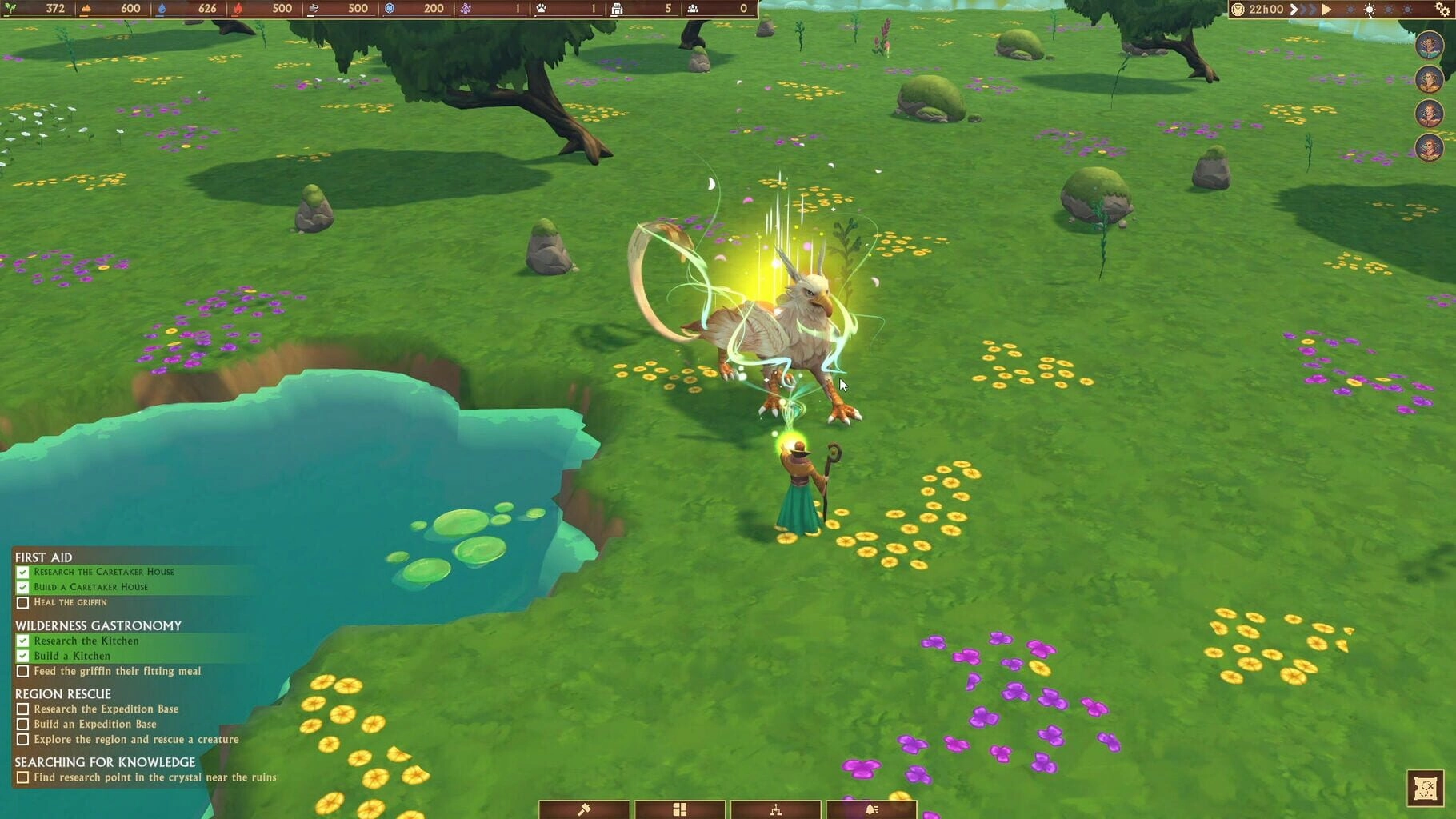Open the settings gears menu

(1442, 10)
